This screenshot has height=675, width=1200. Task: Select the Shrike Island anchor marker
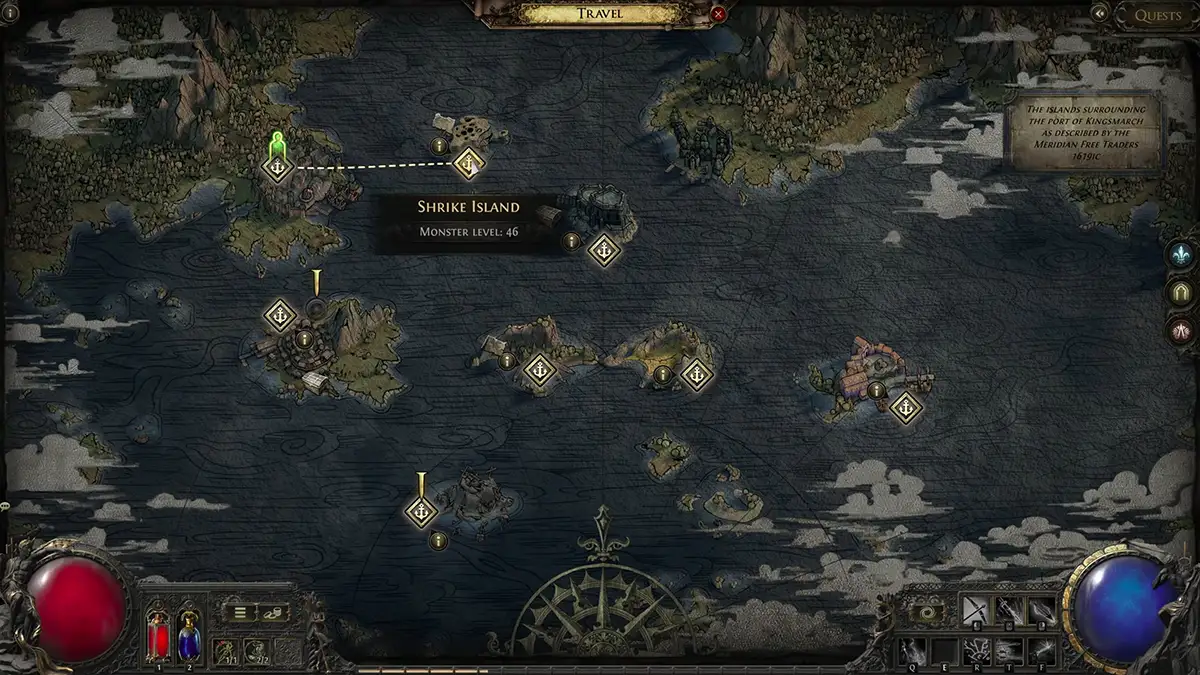[x=468, y=163]
